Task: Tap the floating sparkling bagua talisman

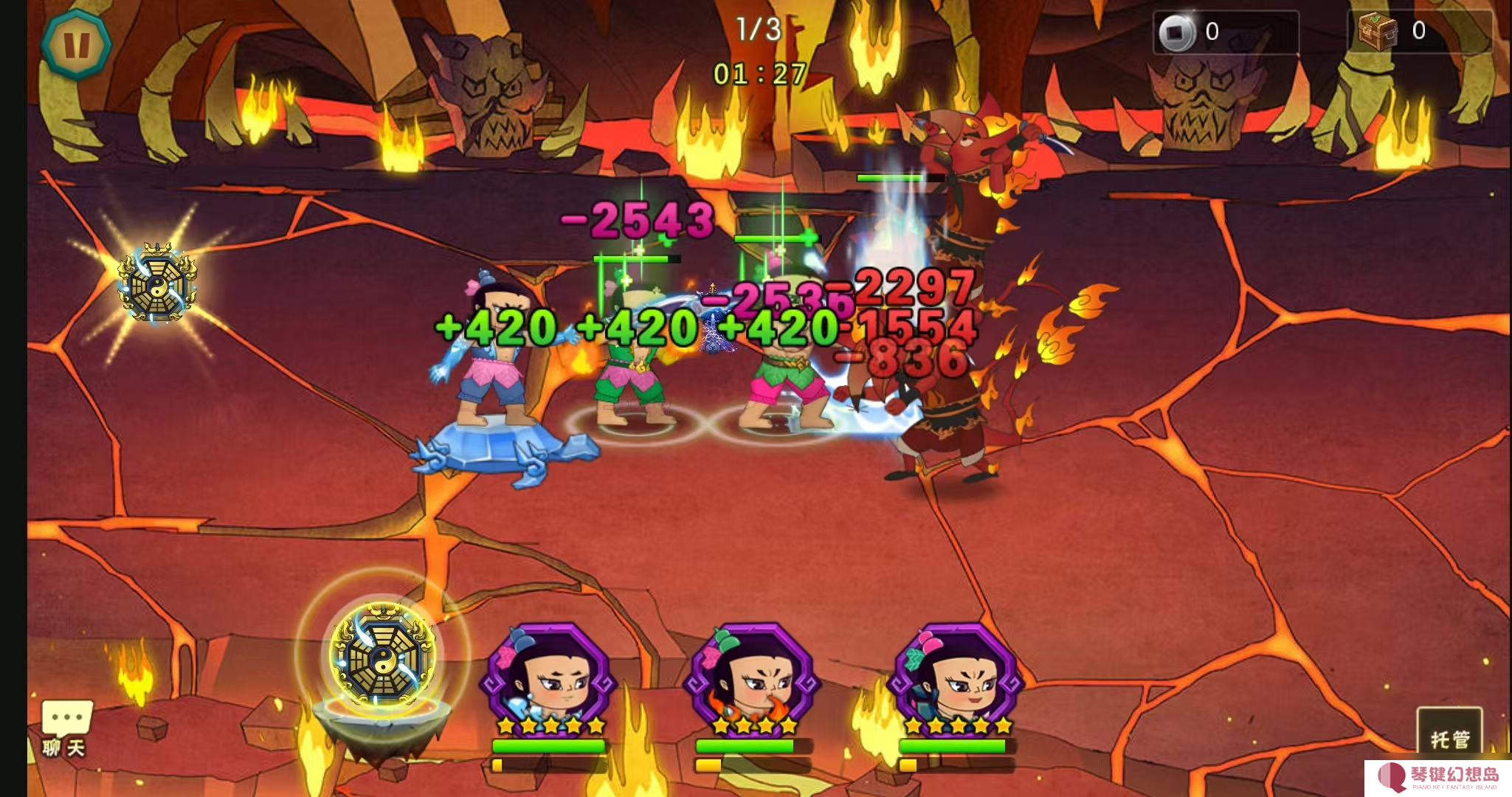Action: (157, 283)
